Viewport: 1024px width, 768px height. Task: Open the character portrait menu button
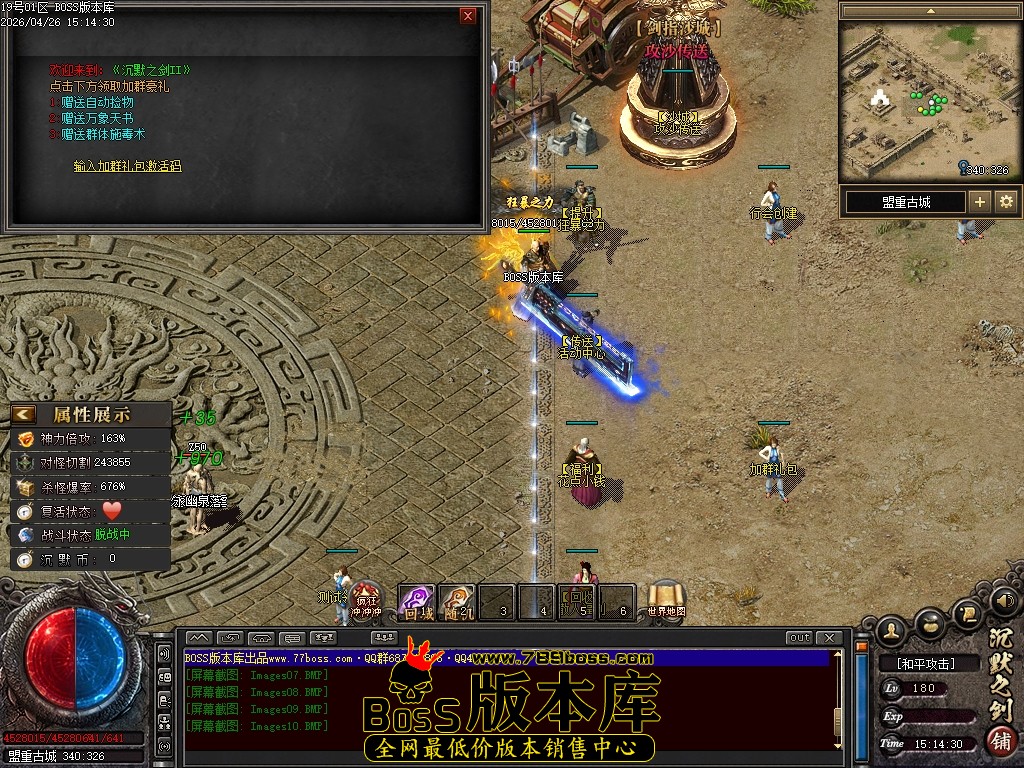click(892, 630)
